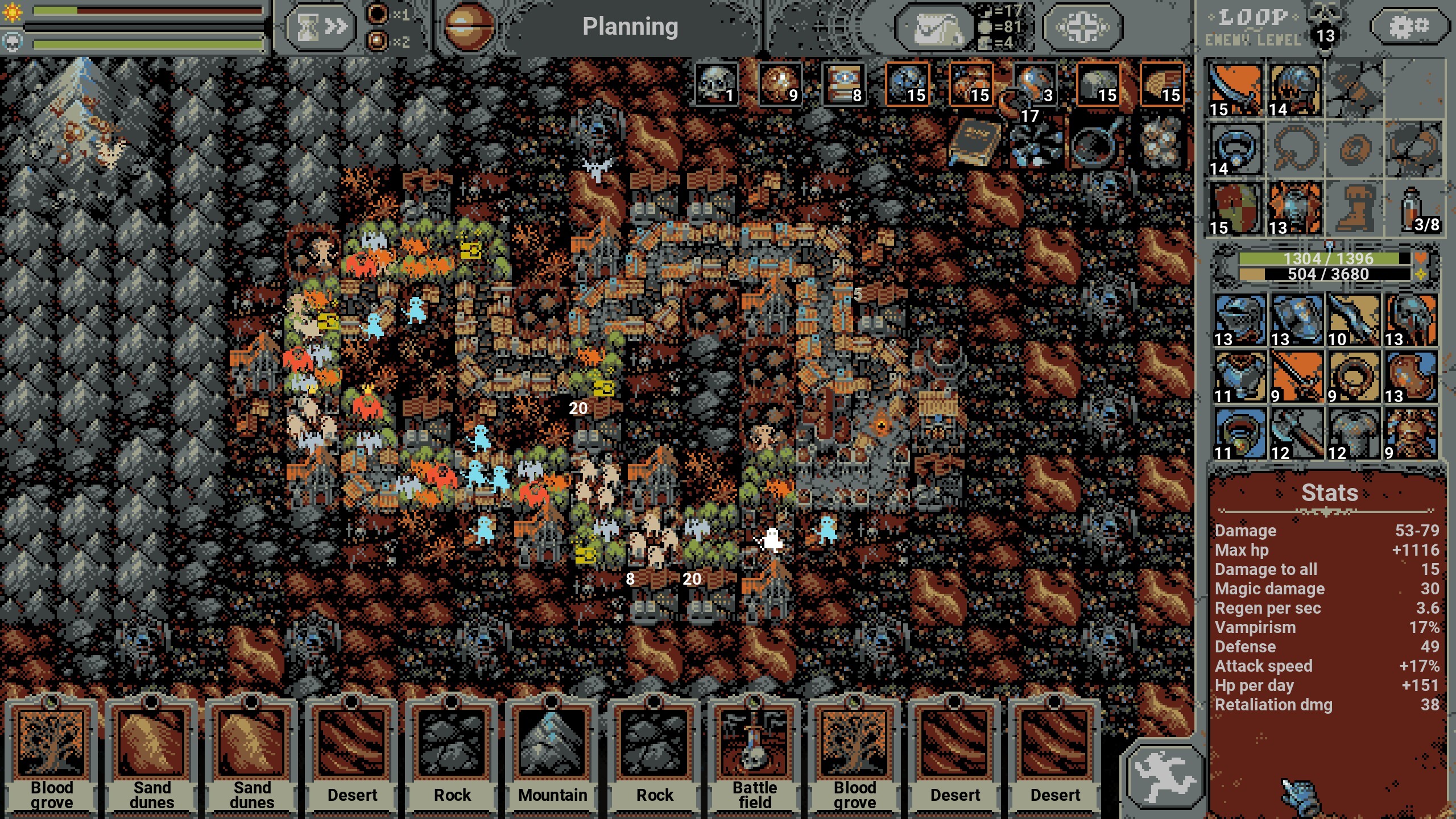Click the retreat running-man button

1164,777
